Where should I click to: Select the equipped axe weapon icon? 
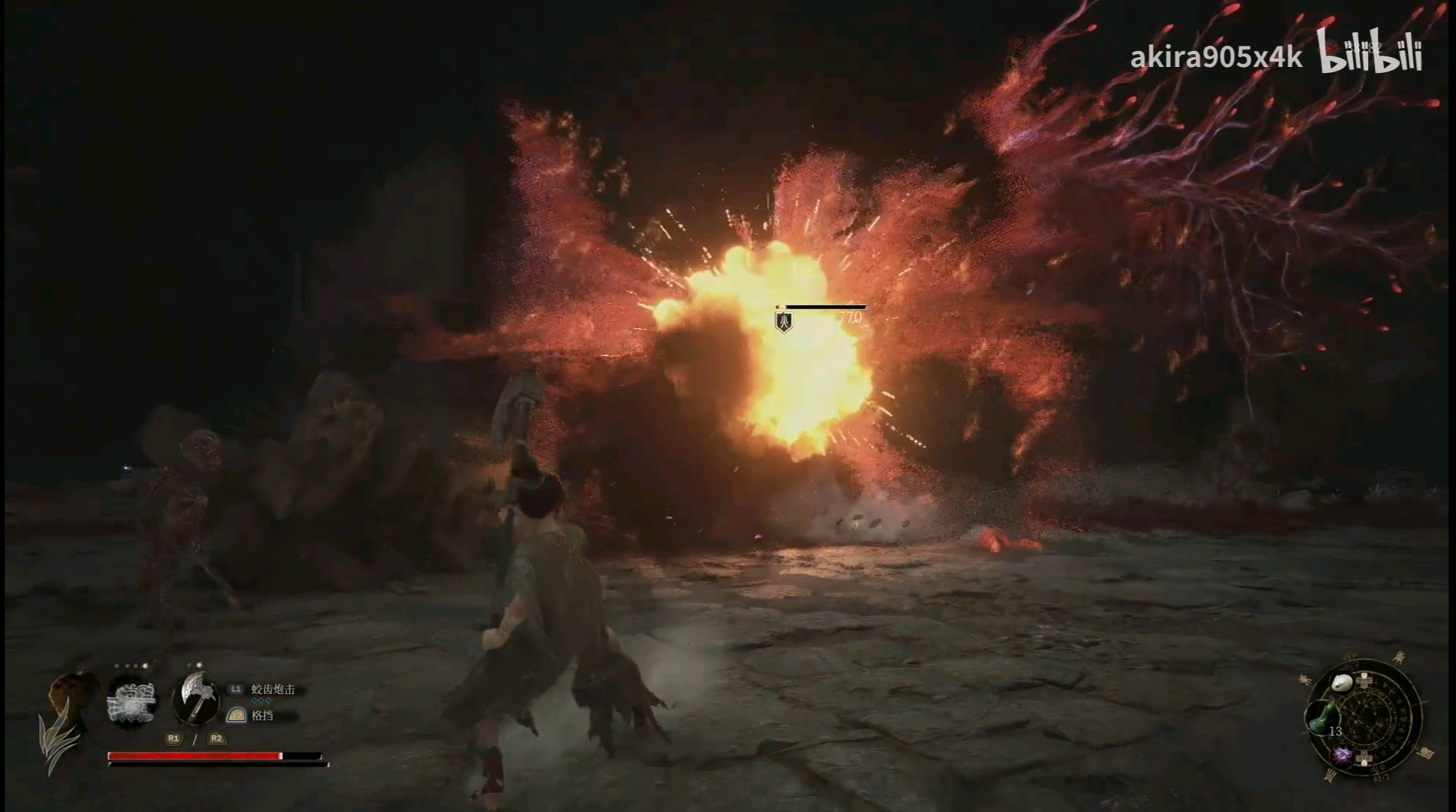[x=195, y=698]
